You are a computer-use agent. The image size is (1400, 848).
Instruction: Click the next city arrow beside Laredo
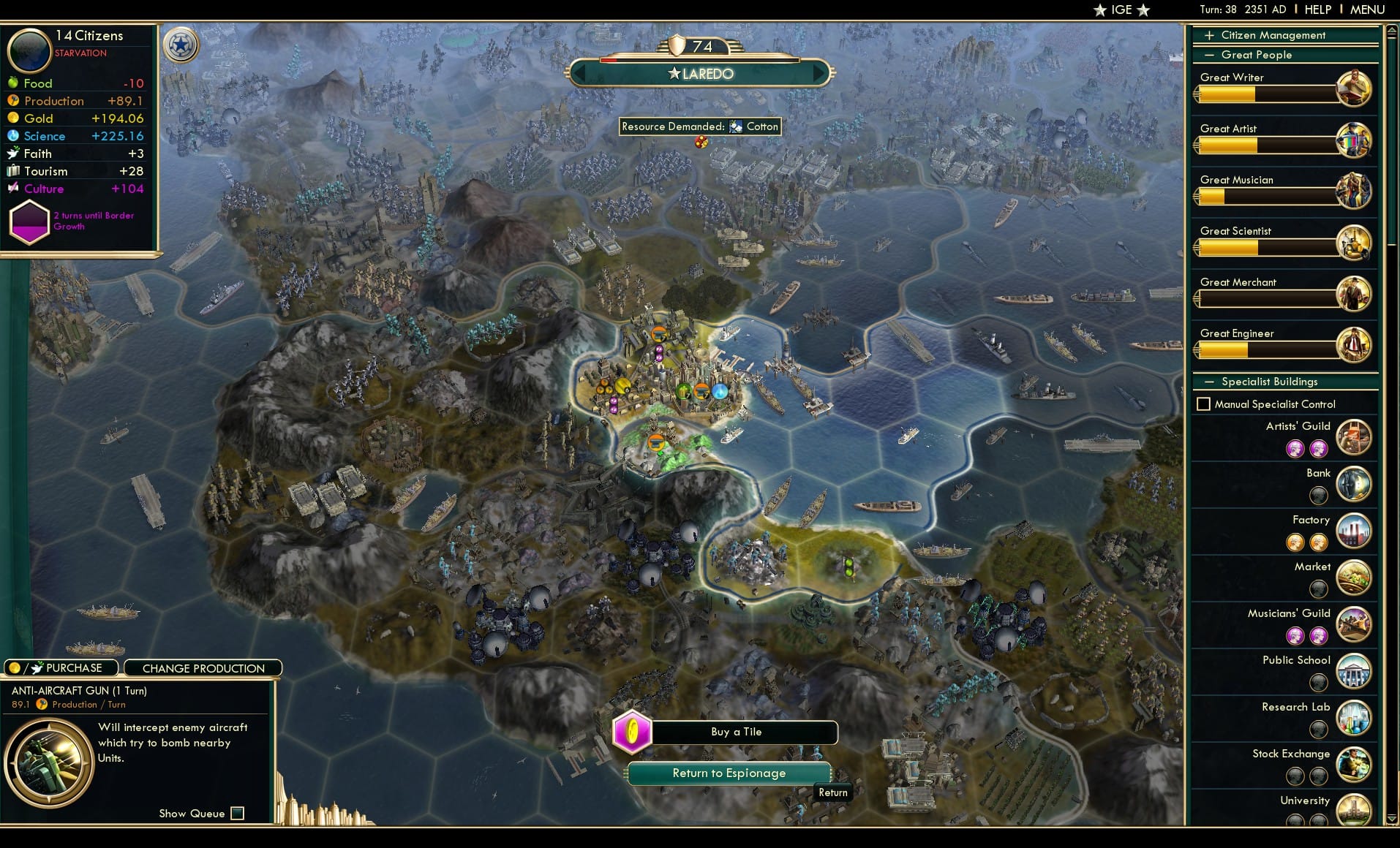[819, 73]
